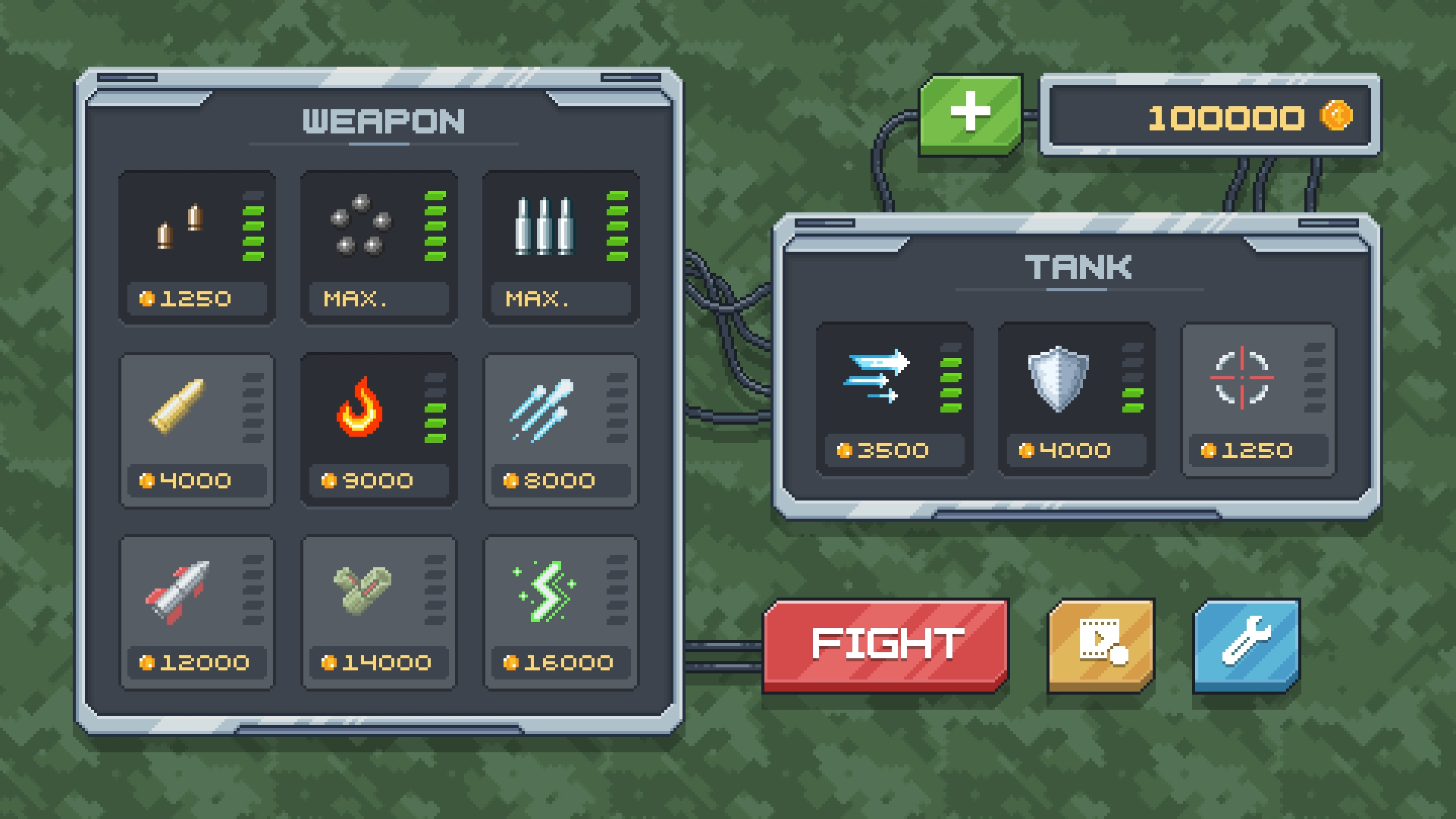Check the maxed pellet ammo MAX label

pos(378,299)
